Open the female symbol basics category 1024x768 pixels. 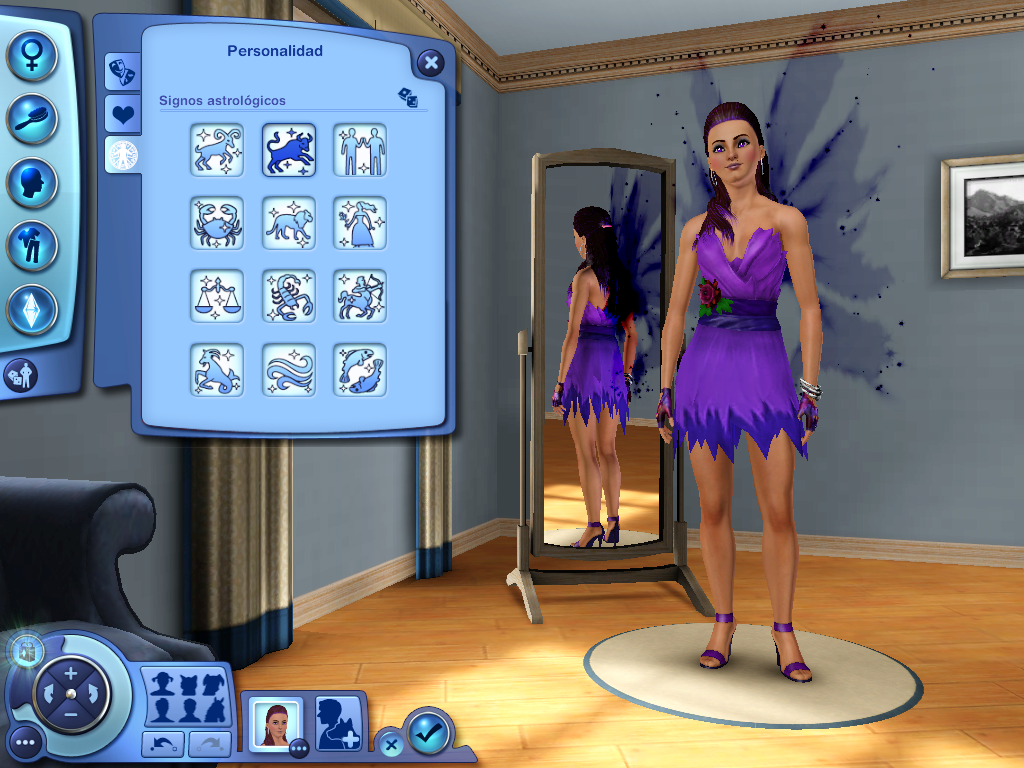click(x=32, y=54)
